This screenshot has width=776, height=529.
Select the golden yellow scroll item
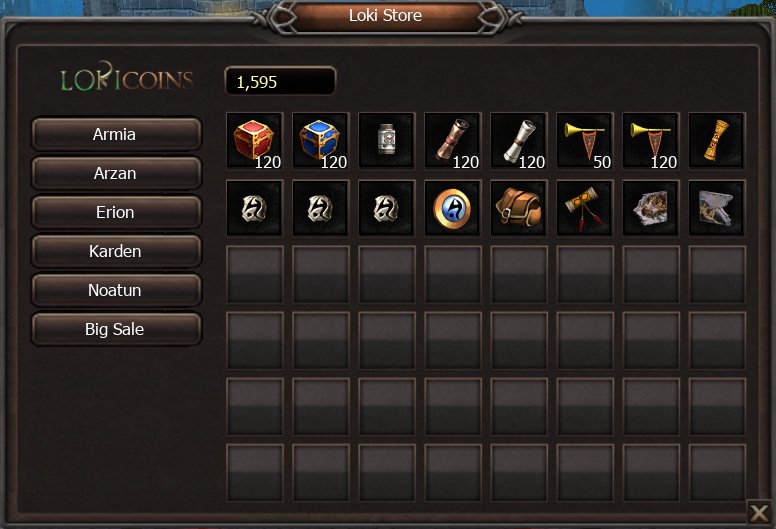pos(716,141)
